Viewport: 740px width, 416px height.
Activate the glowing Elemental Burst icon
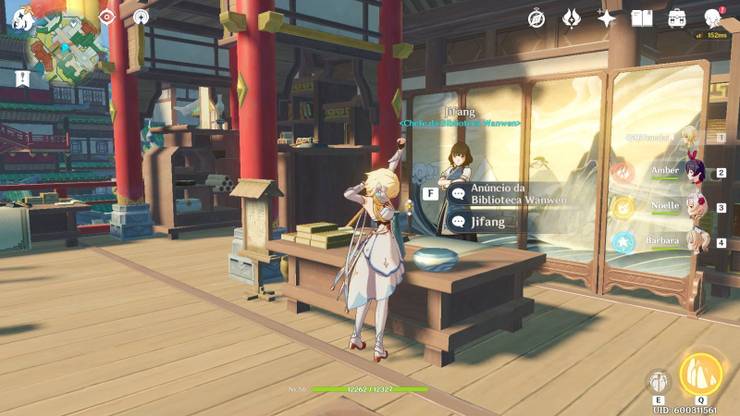coord(700,375)
